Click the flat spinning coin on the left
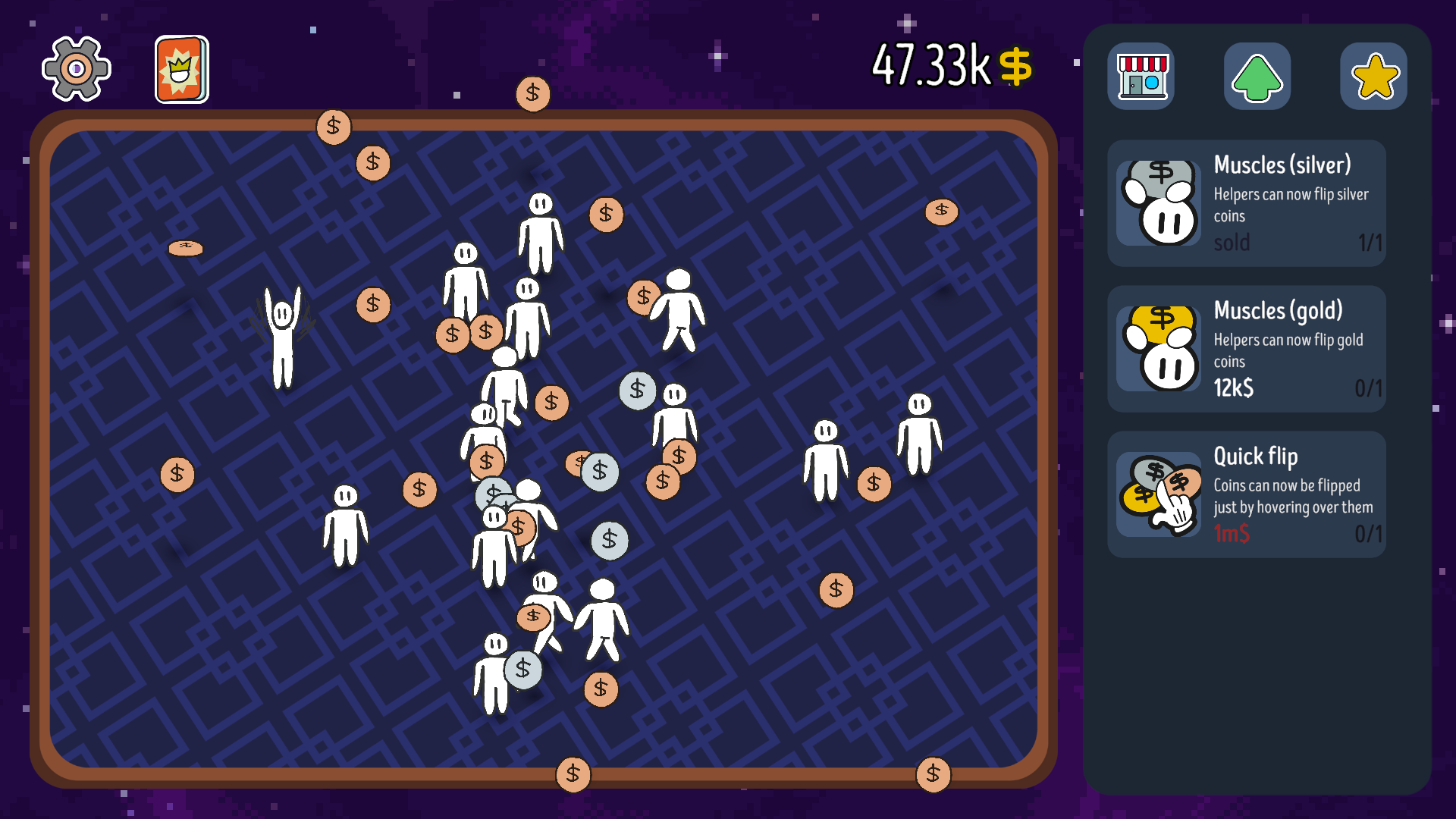Screen dimensions: 1456x819 tap(184, 246)
